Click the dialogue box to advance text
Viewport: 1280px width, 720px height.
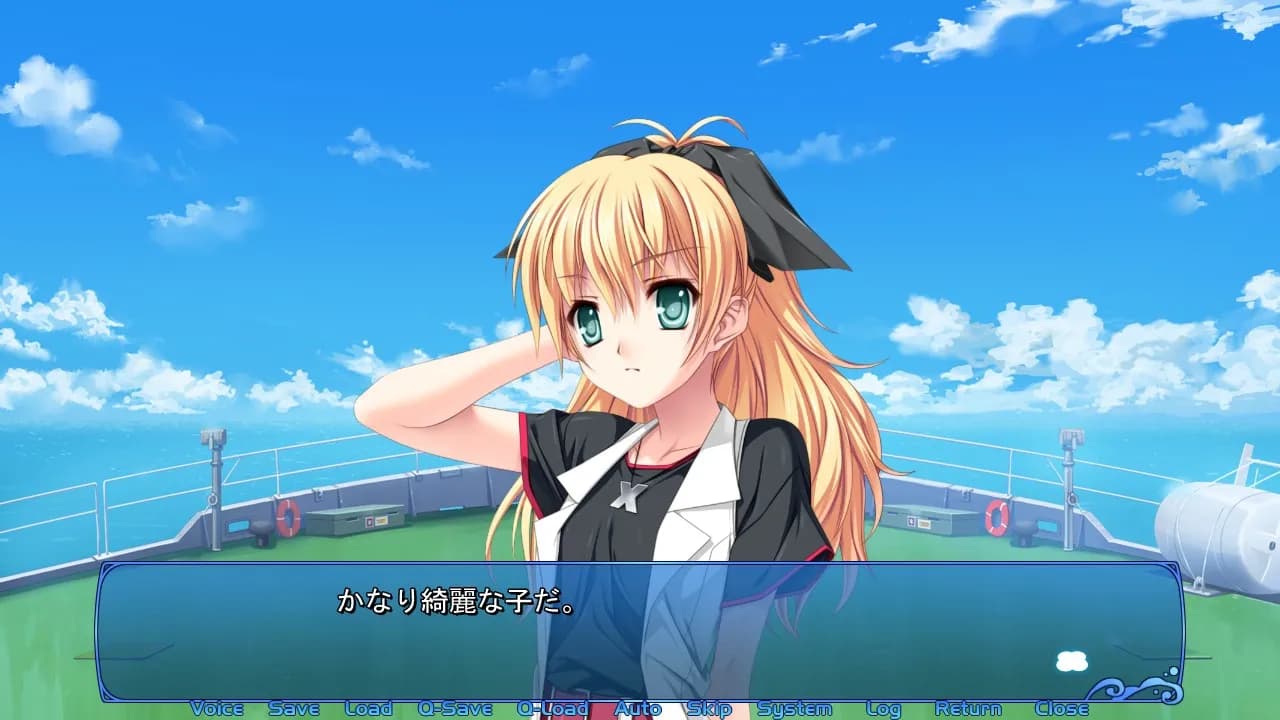(640, 640)
